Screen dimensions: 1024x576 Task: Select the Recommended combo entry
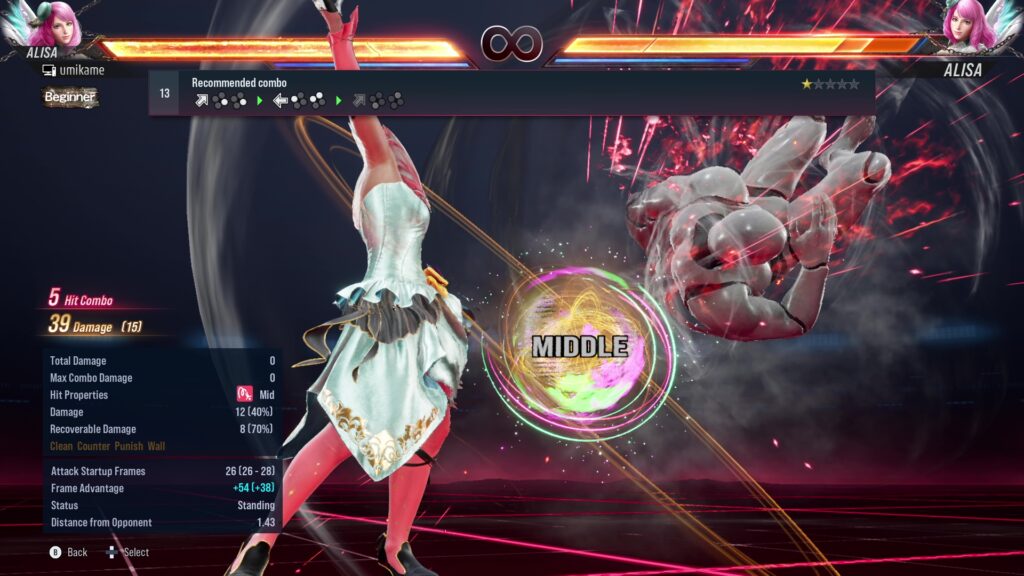tap(511, 92)
